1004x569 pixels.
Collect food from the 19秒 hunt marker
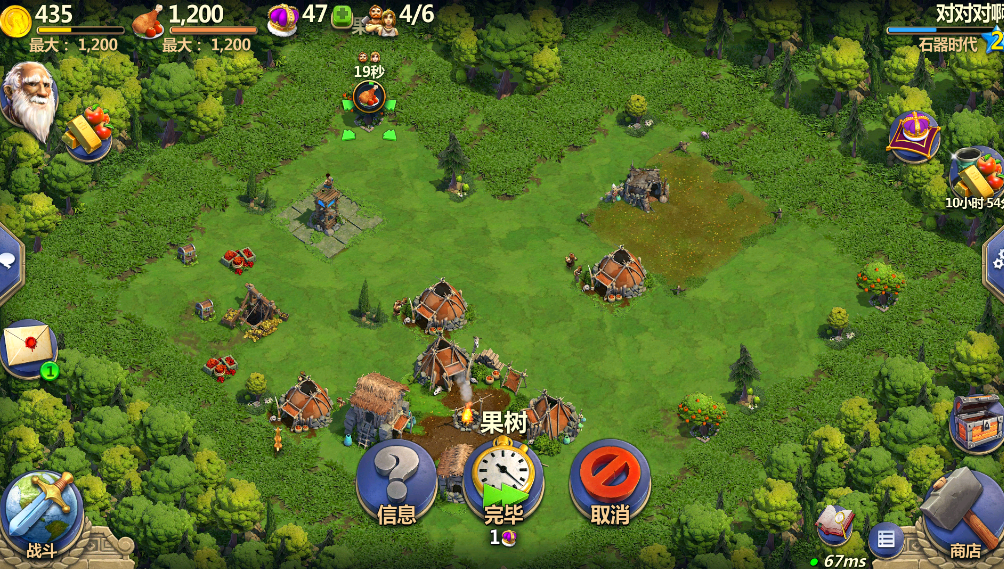coord(369,98)
